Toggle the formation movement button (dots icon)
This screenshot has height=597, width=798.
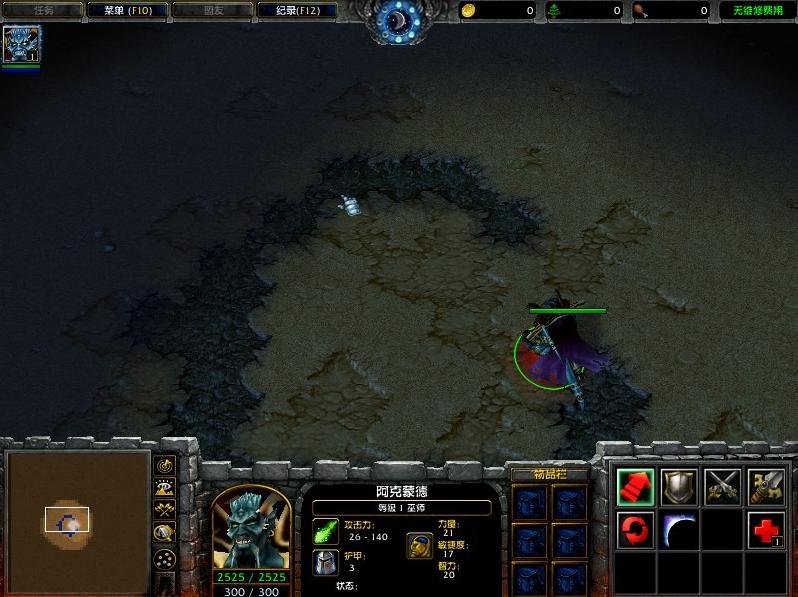pos(165,559)
